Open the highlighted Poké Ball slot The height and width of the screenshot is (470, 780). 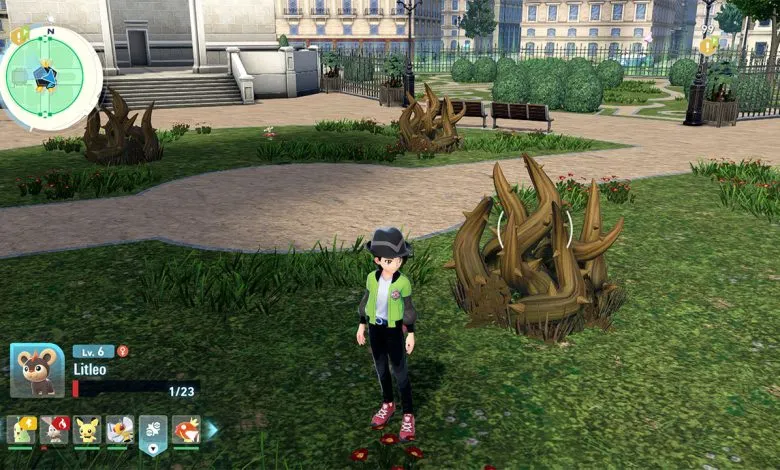click(x=153, y=432)
